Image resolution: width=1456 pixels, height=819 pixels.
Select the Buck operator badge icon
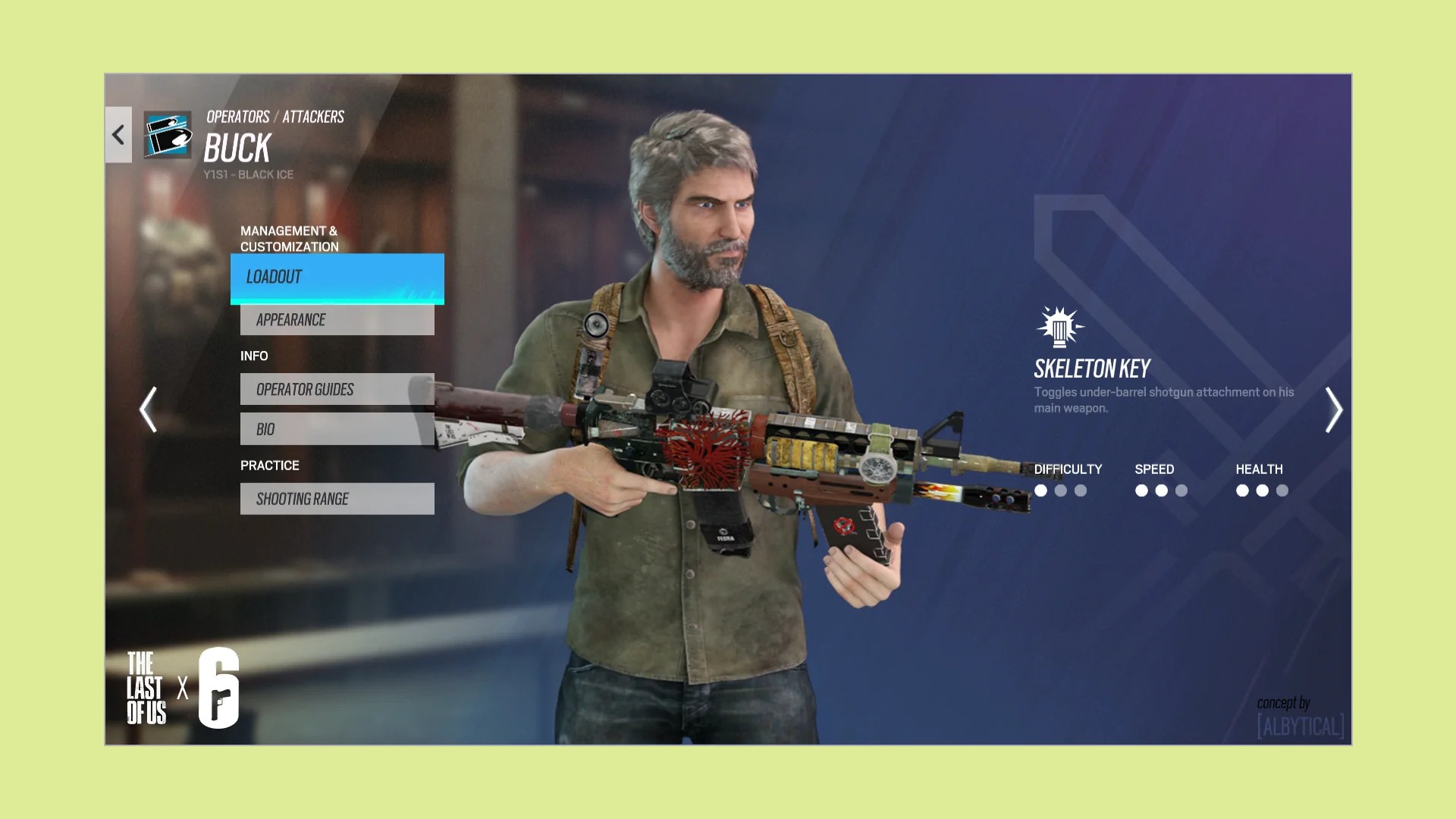[168, 135]
